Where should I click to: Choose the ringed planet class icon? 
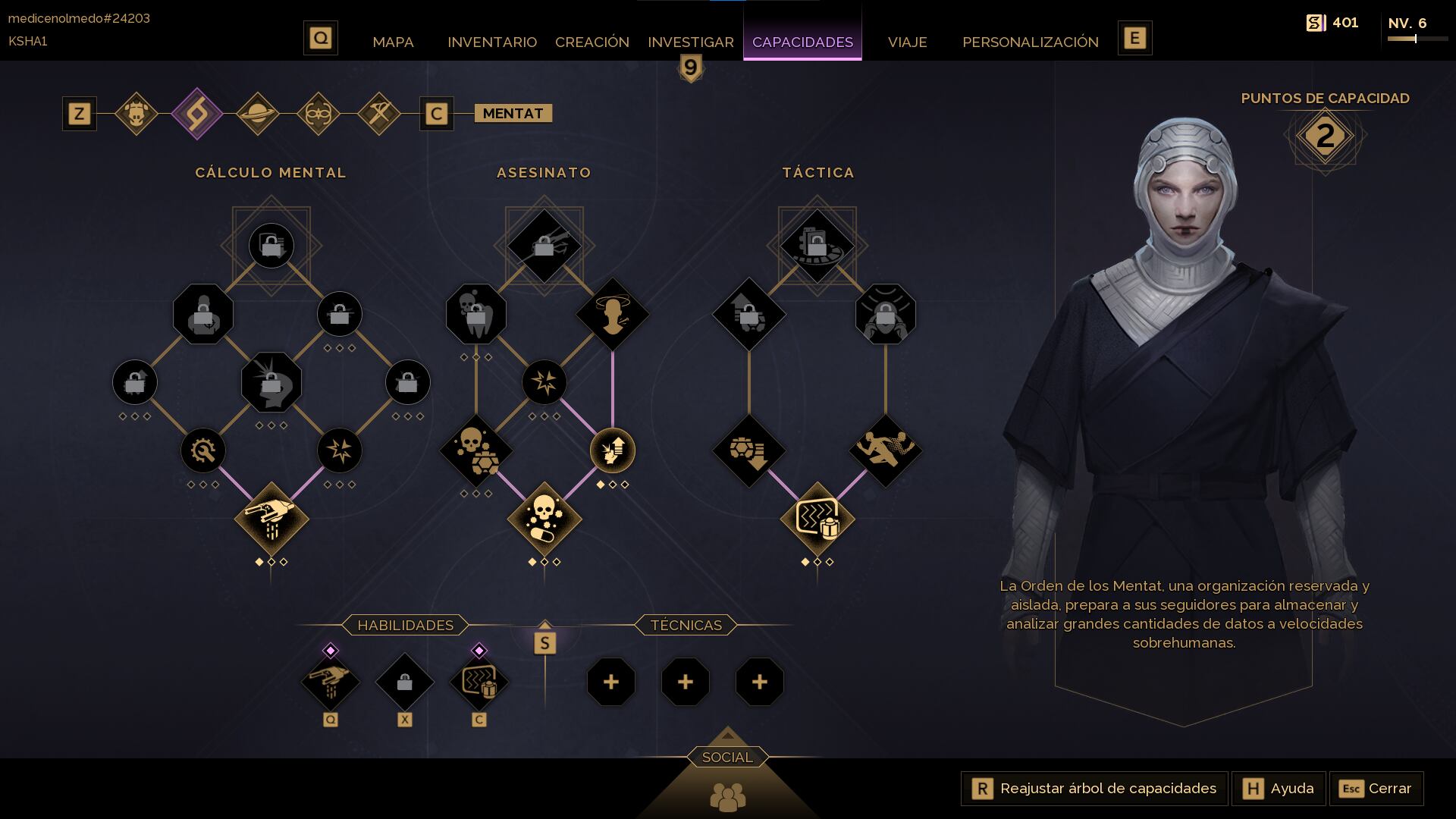pyautogui.click(x=258, y=114)
